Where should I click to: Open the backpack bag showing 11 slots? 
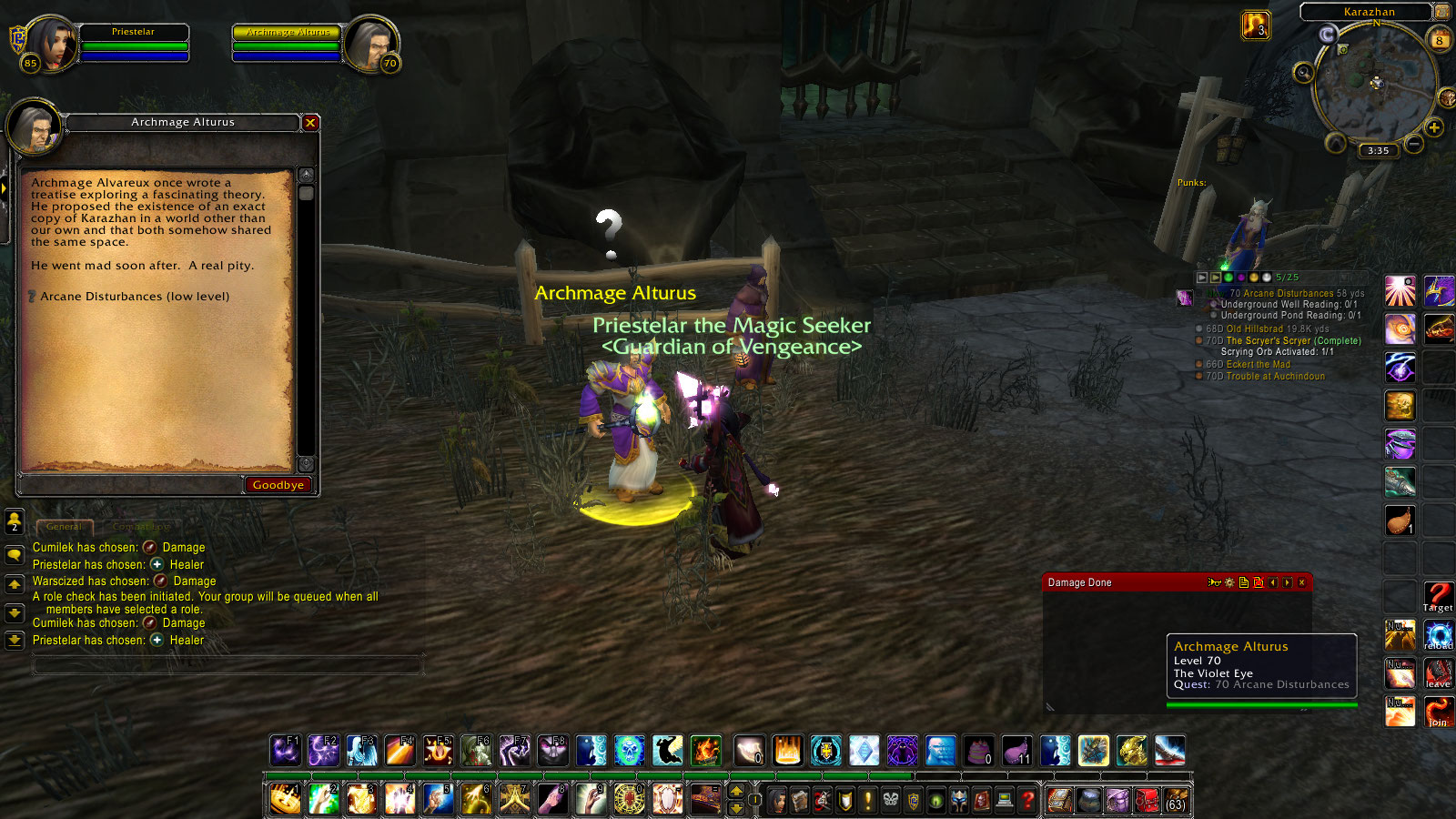pyautogui.click(x=1016, y=751)
